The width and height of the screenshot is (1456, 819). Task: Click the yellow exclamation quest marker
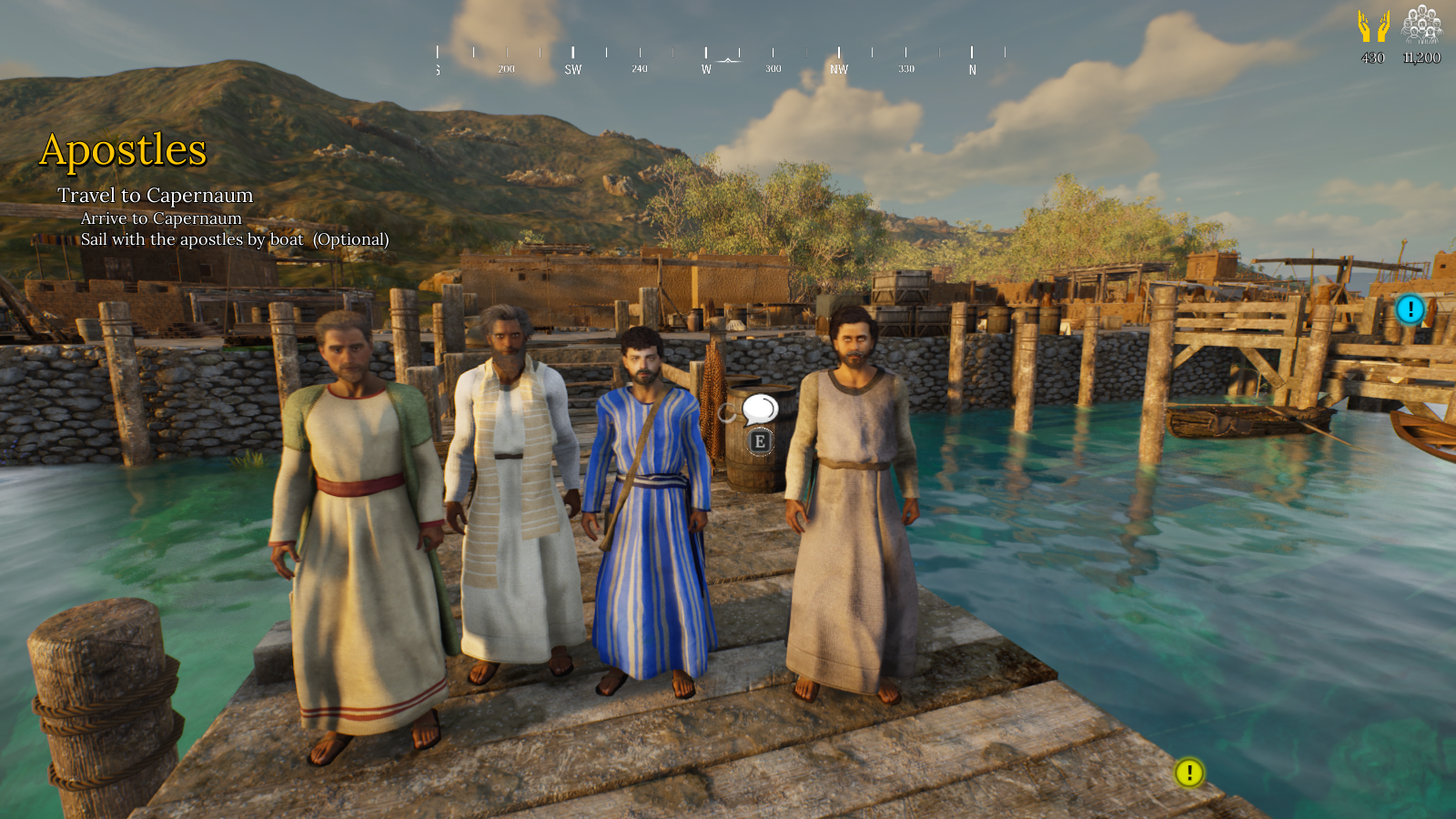[x=1188, y=773]
